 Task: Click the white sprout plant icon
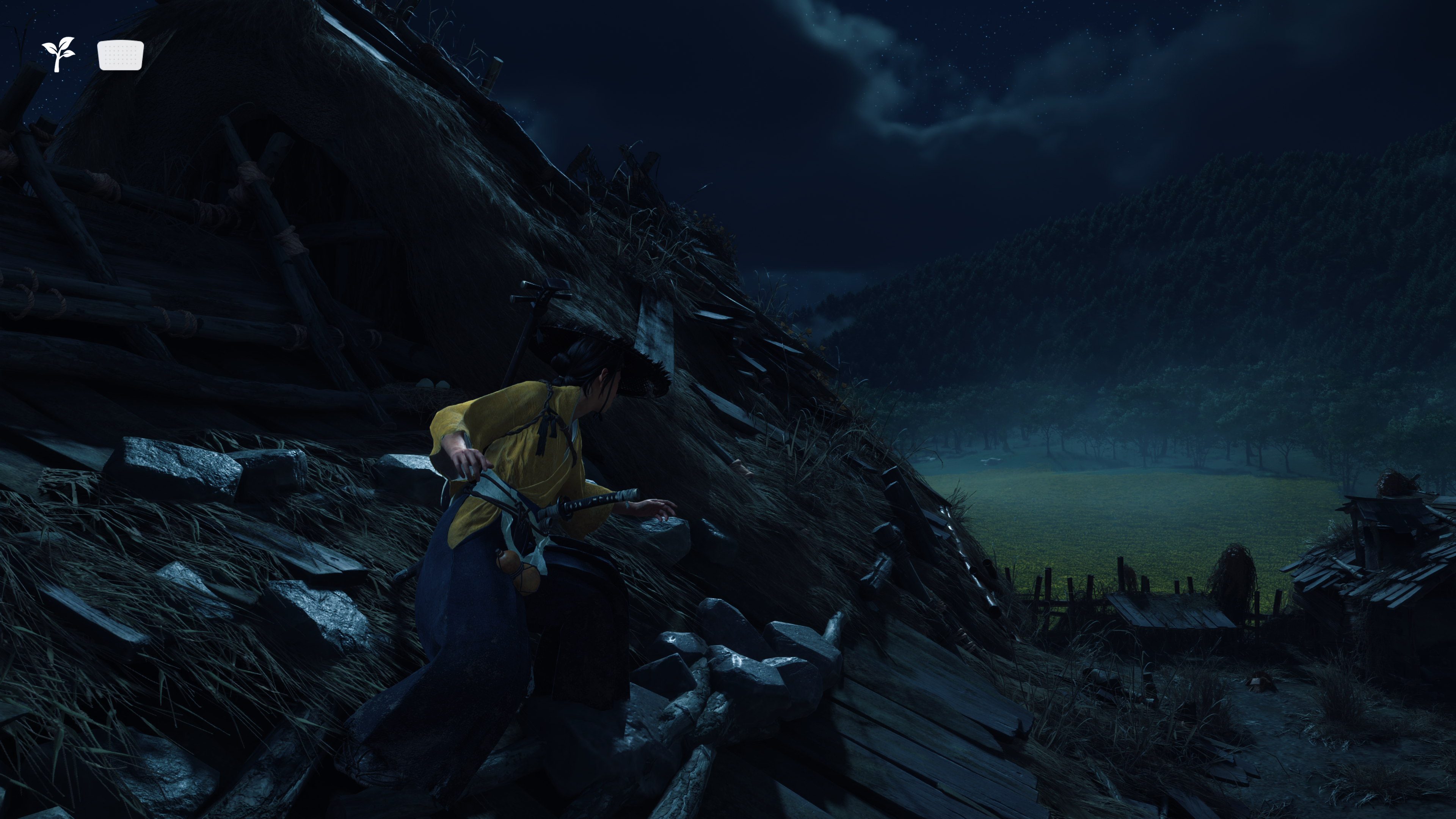tap(58, 54)
